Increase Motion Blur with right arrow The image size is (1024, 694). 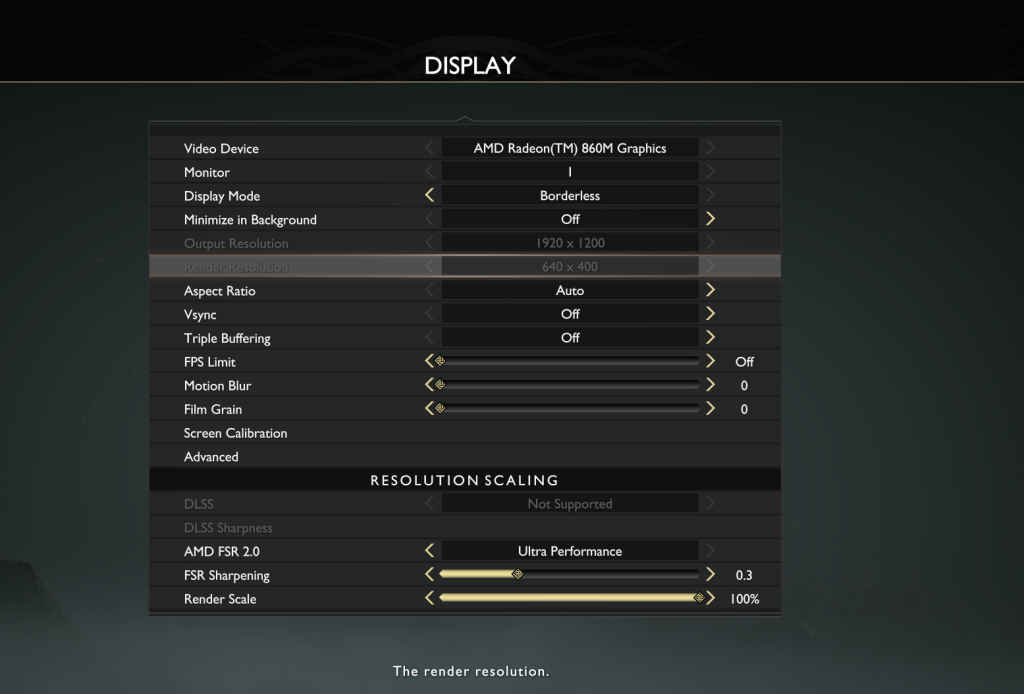tap(710, 385)
